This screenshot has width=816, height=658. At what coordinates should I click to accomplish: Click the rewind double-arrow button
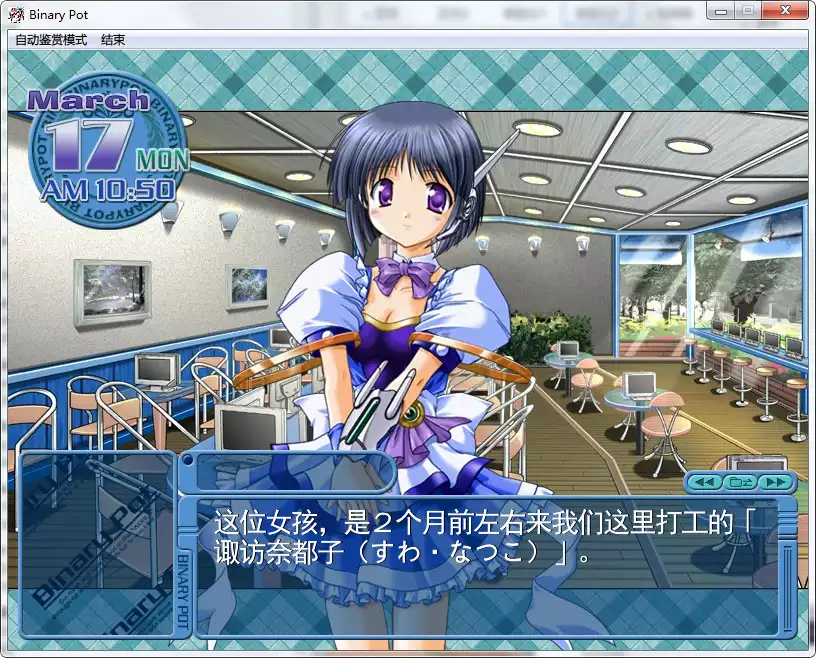click(707, 482)
